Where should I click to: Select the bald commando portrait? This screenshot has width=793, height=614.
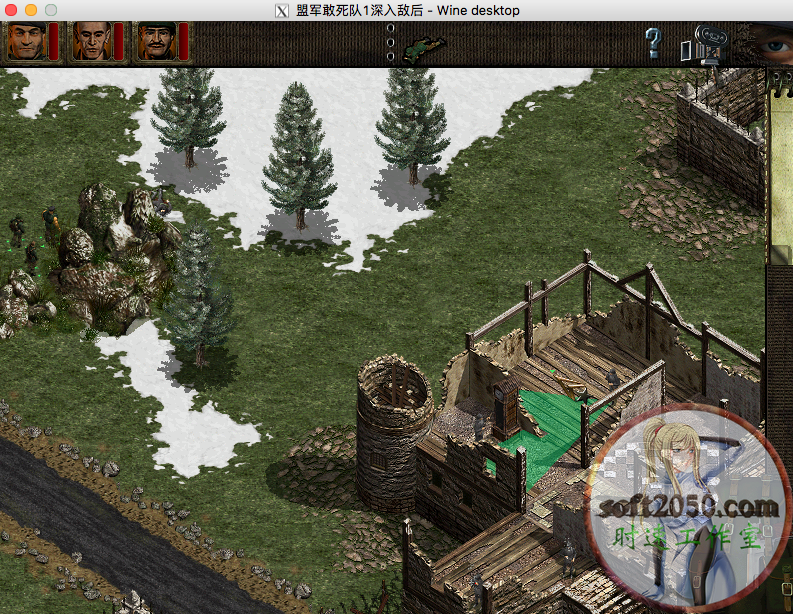pos(90,41)
